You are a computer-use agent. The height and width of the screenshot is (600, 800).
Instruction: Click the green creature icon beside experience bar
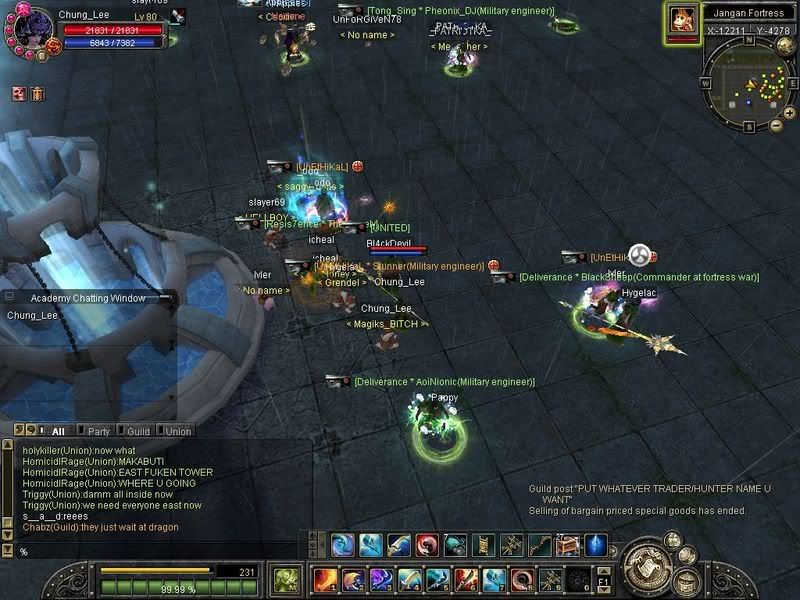288,579
